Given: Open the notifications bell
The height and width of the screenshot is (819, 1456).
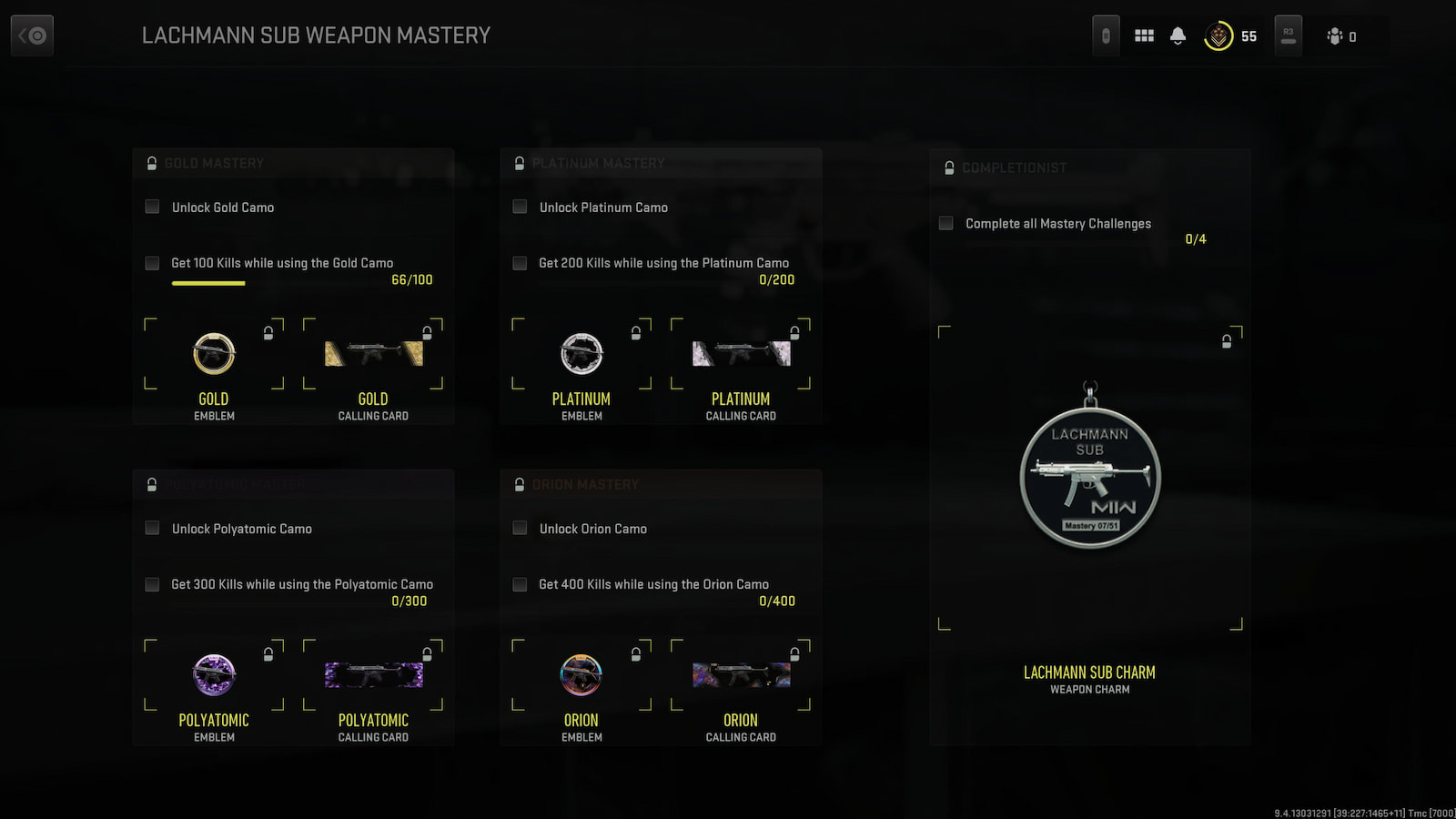Looking at the screenshot, I should 1178,36.
